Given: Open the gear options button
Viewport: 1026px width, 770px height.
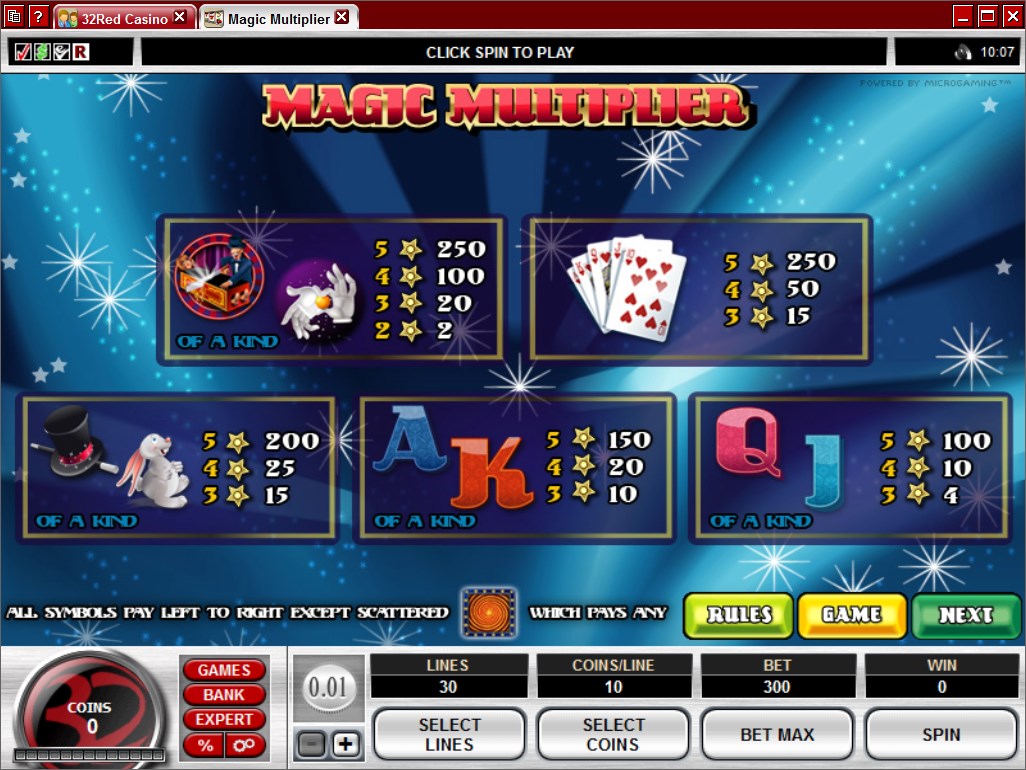Looking at the screenshot, I should pyautogui.click(x=245, y=745).
